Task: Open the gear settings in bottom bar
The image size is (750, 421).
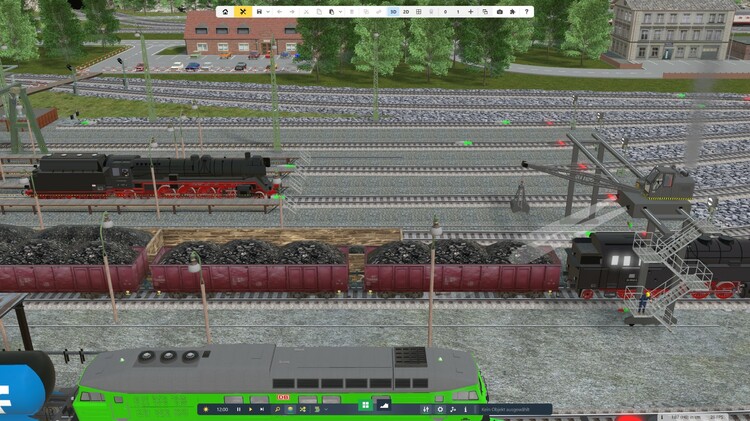Action: pyautogui.click(x=441, y=409)
